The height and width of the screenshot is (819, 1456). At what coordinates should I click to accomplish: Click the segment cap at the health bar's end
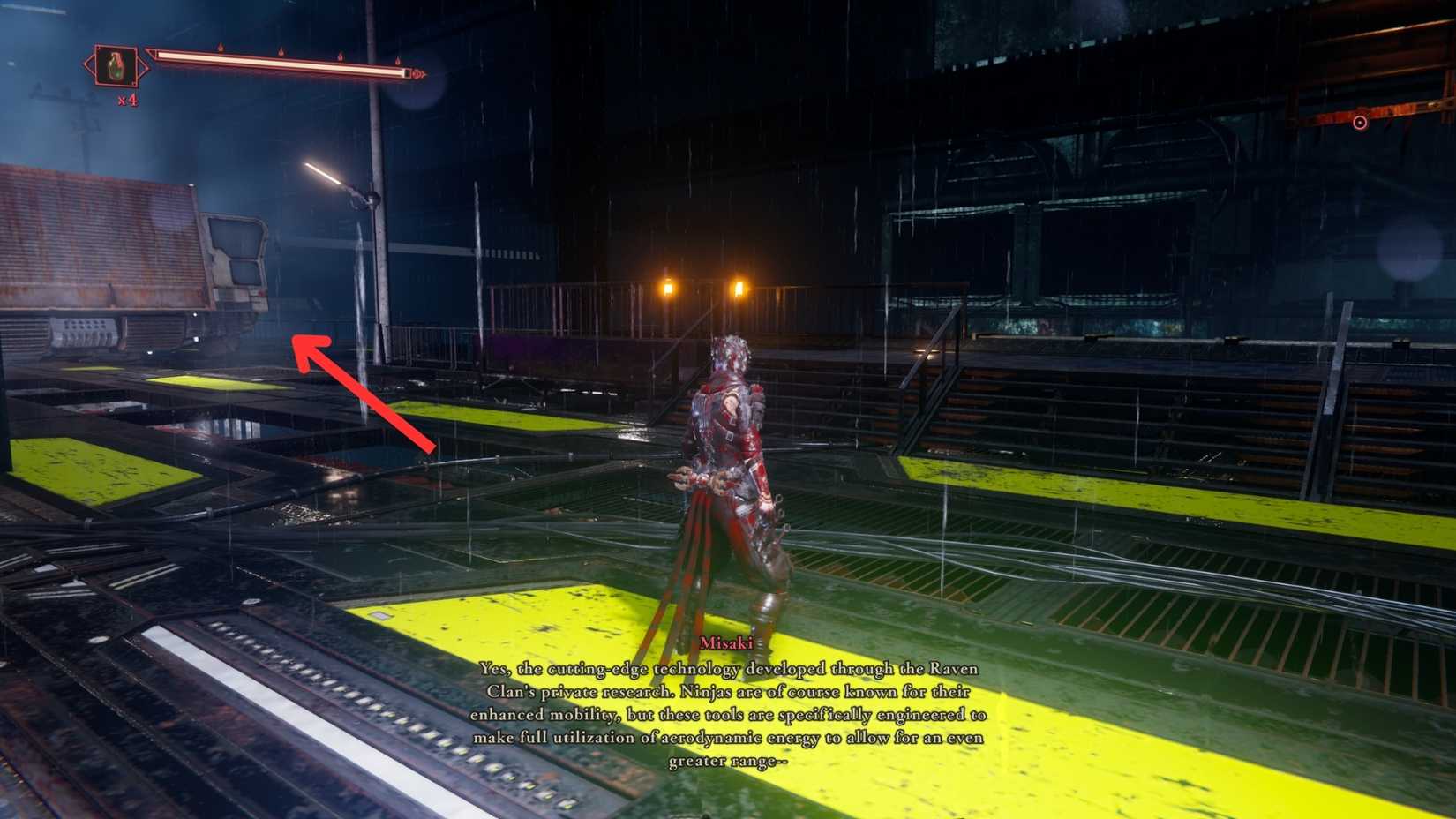[x=409, y=72]
